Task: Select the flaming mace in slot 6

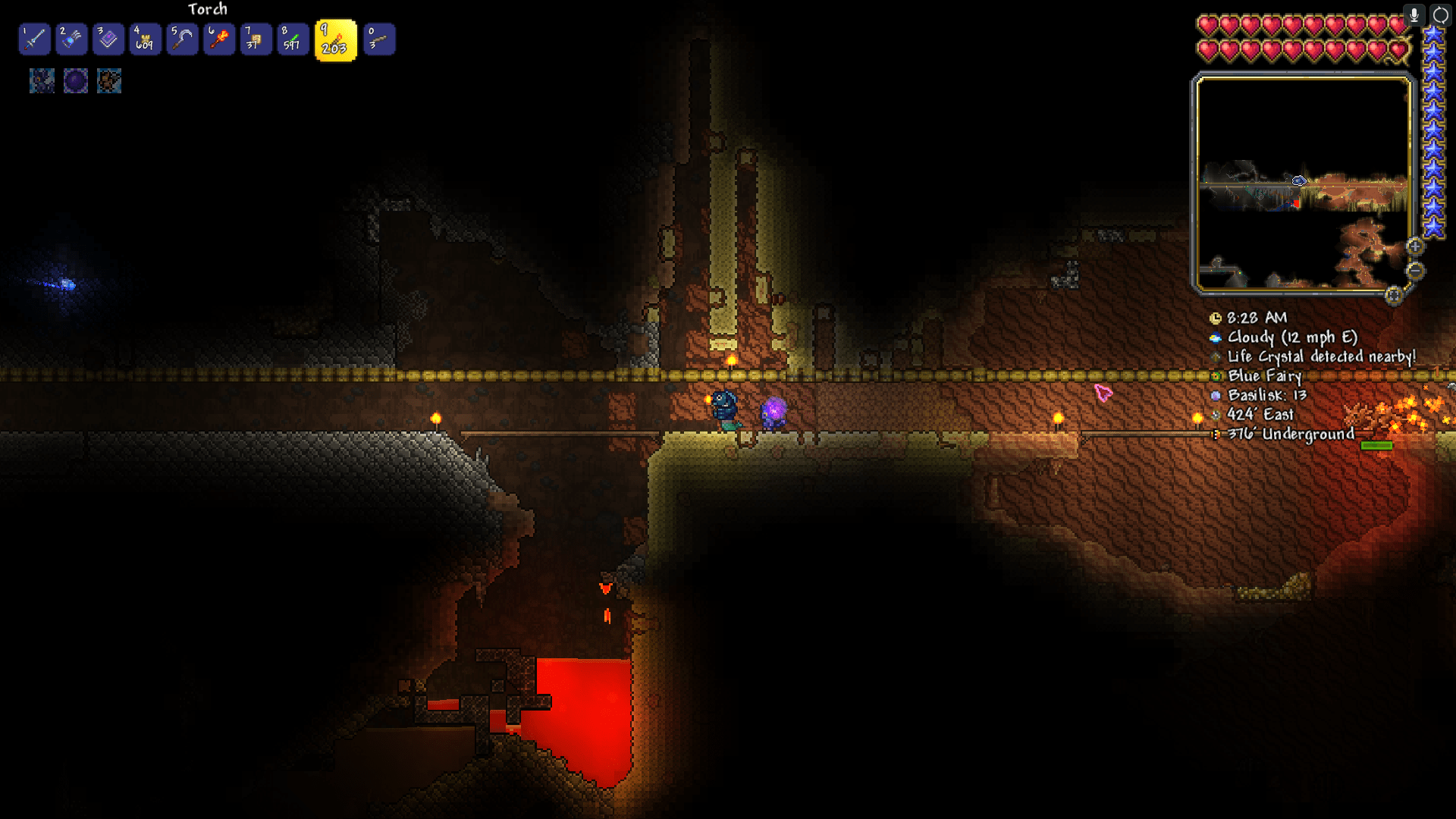Action: pos(218,39)
